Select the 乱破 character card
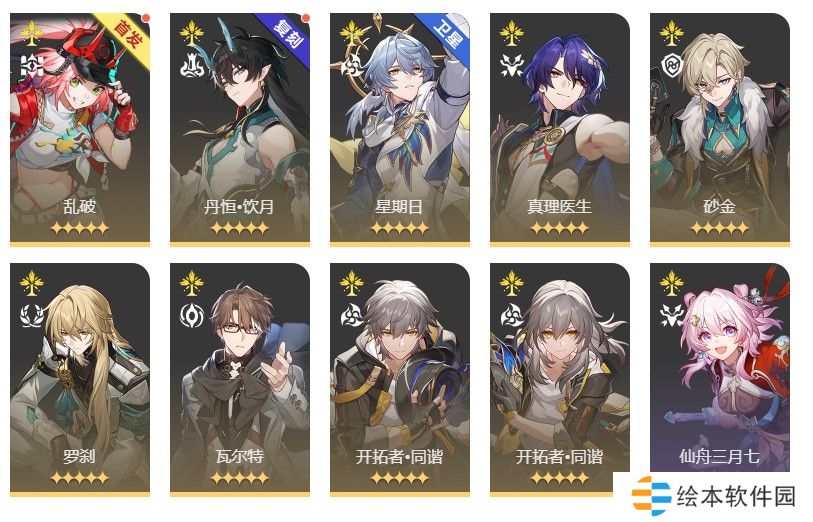Viewport: 813px width, 522px height. (x=80, y=128)
